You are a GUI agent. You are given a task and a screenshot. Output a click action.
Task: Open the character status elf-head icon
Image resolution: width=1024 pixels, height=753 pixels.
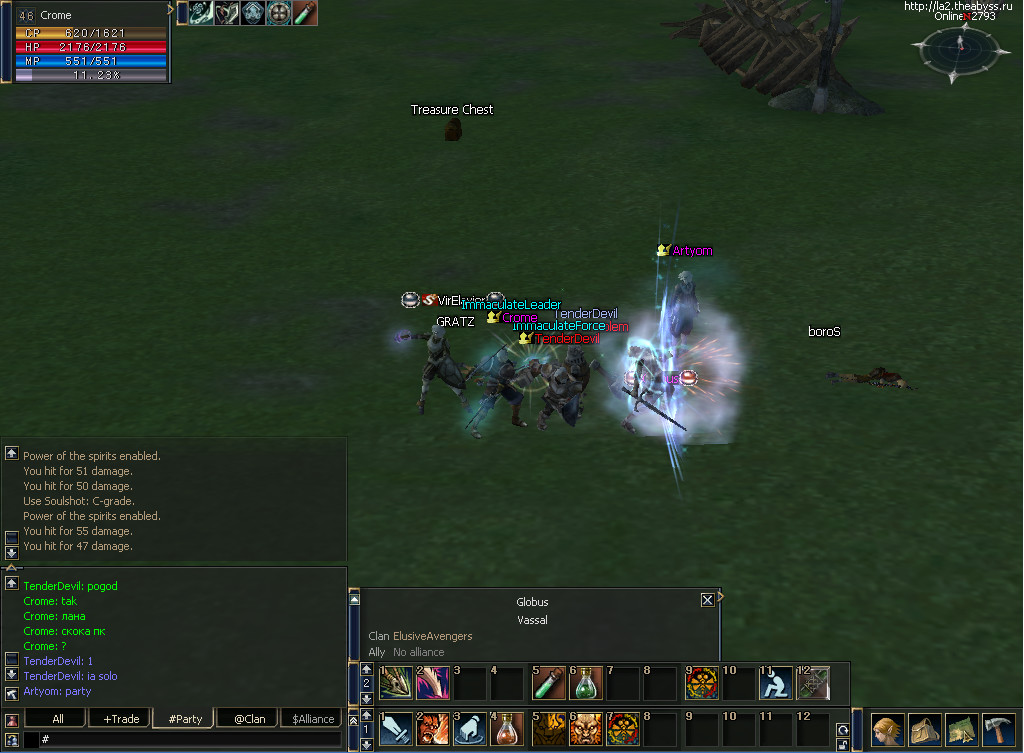[x=887, y=730]
